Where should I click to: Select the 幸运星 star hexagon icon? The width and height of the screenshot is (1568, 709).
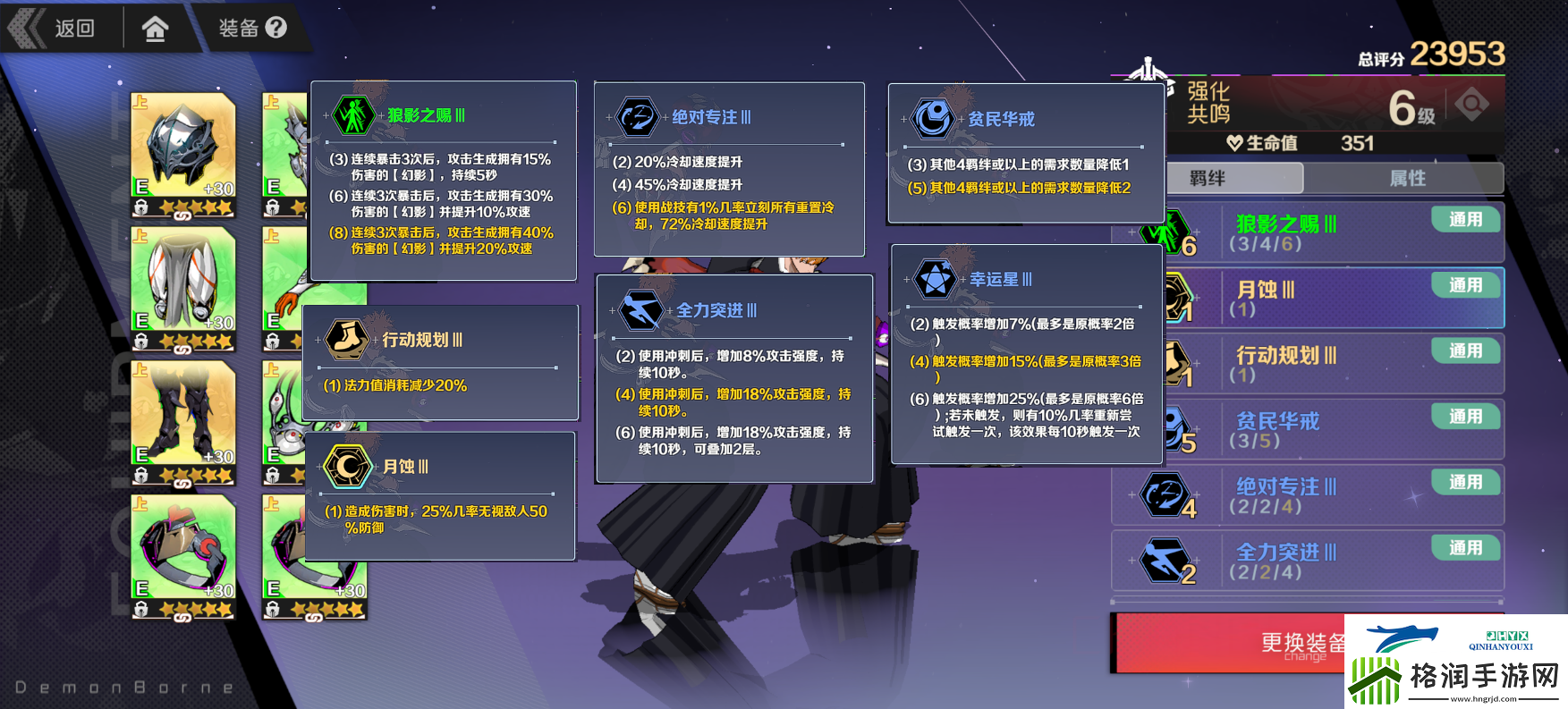(x=934, y=277)
